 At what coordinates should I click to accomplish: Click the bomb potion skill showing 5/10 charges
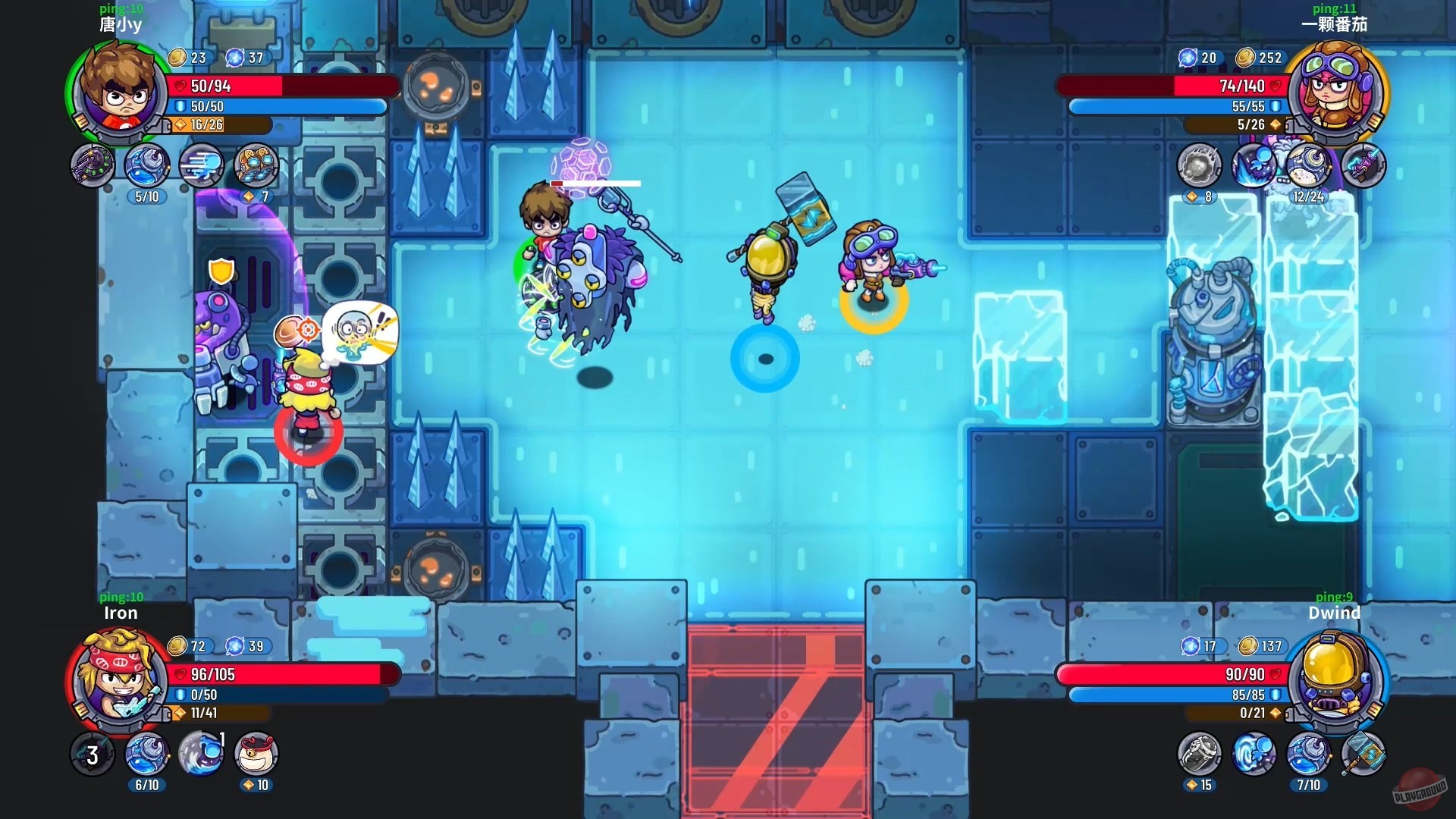tap(146, 165)
